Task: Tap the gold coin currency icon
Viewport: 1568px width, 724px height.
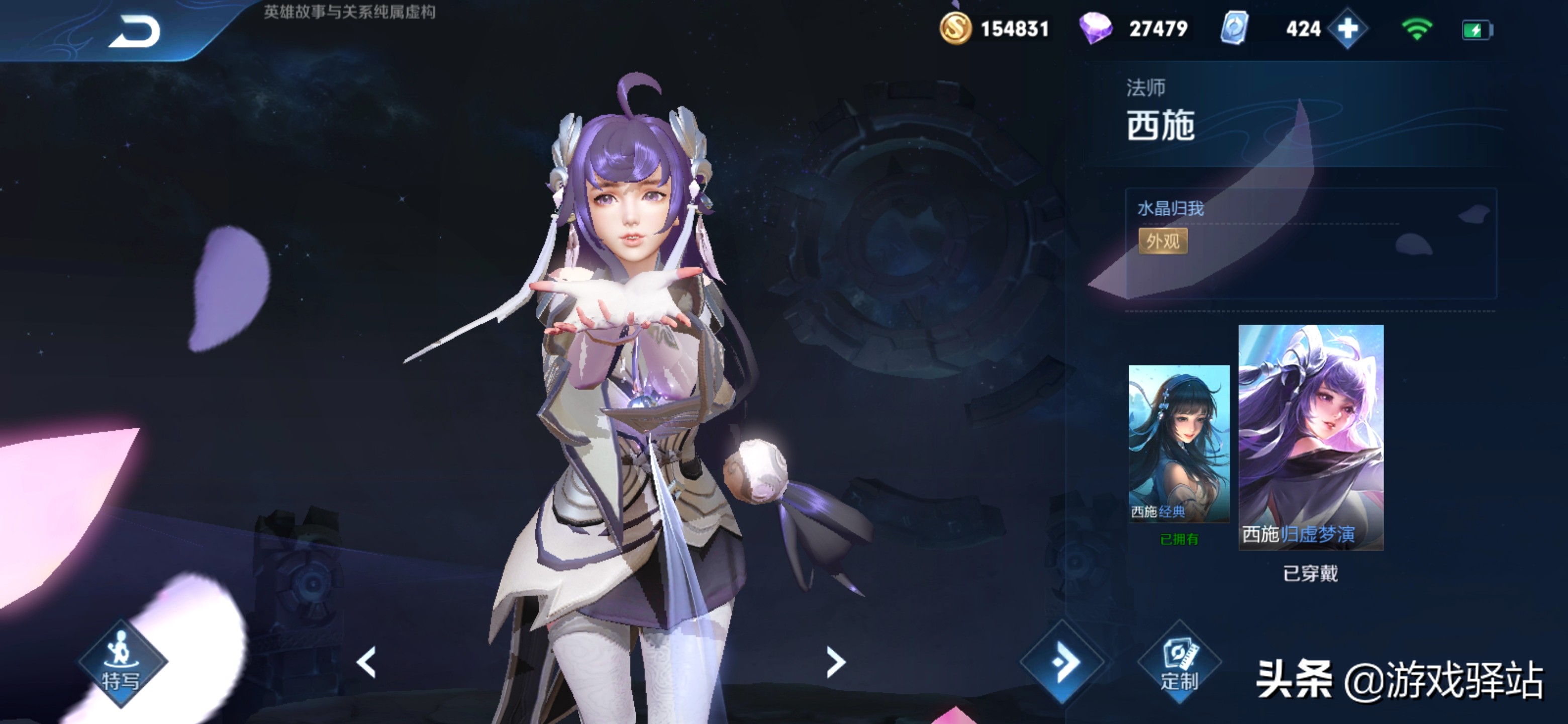Action: (x=955, y=29)
